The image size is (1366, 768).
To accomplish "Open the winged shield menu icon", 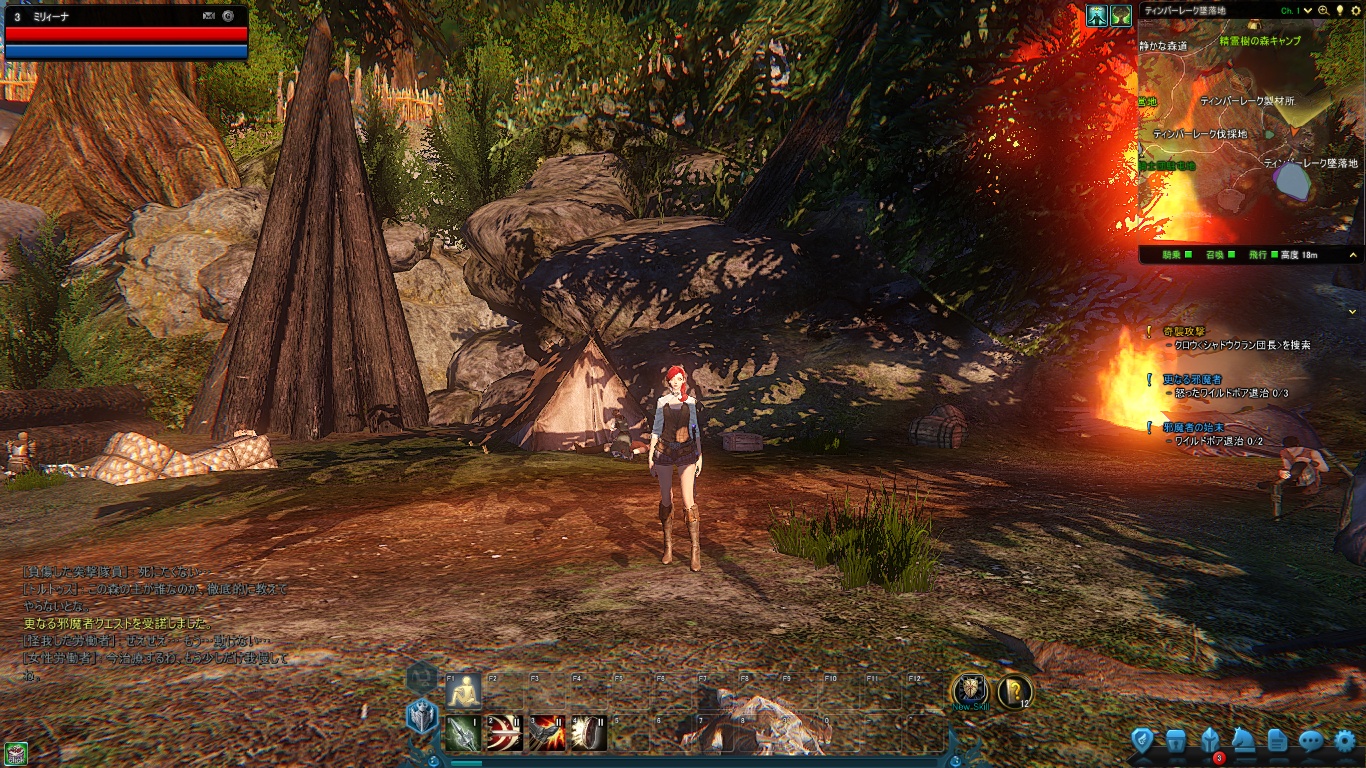I will [1143, 741].
